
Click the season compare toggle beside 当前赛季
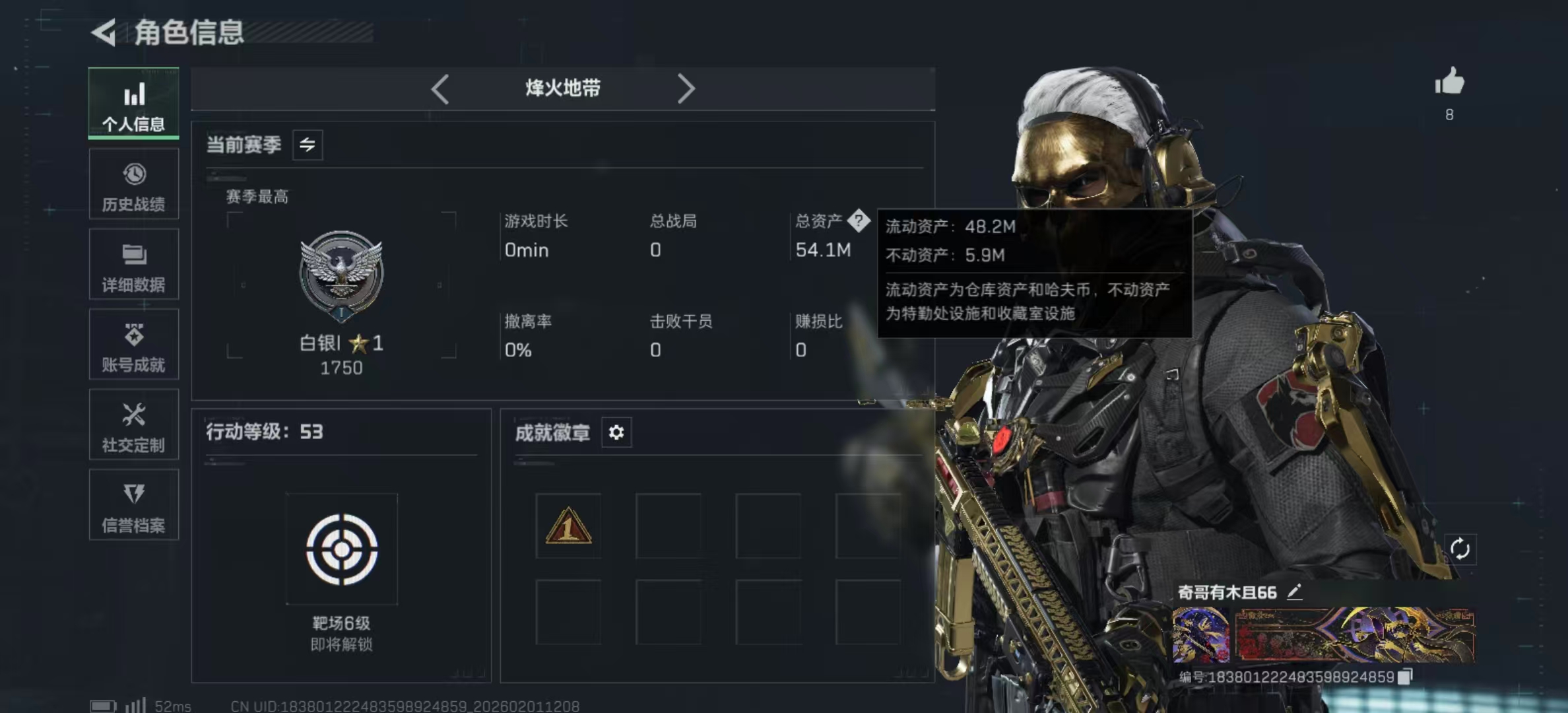(x=309, y=145)
